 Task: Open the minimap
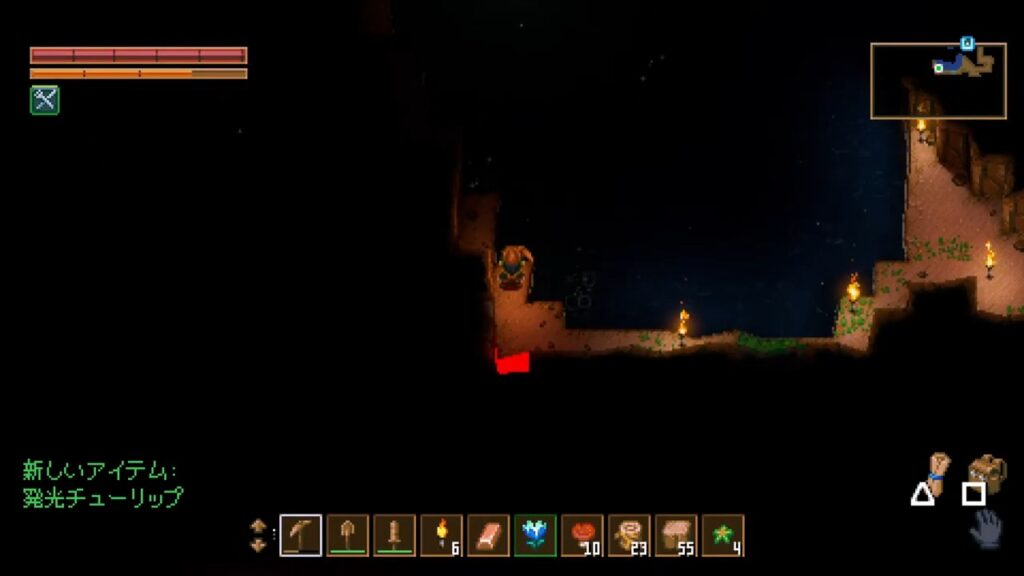tap(938, 80)
